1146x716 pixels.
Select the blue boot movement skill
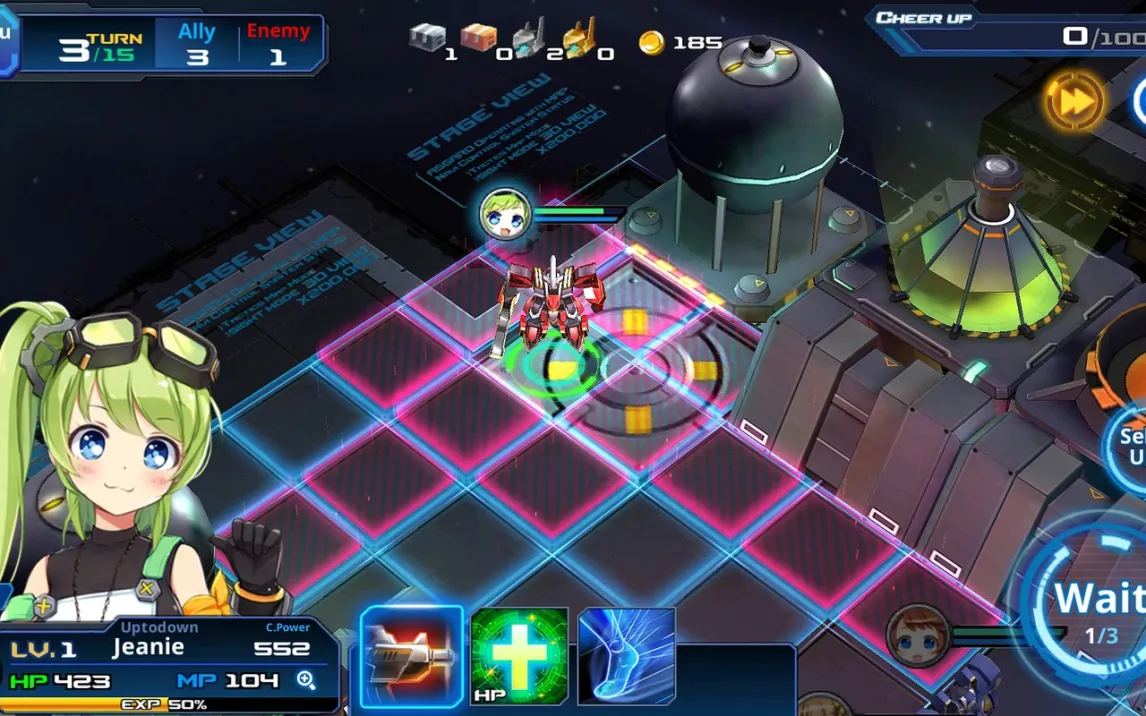pyautogui.click(x=626, y=655)
